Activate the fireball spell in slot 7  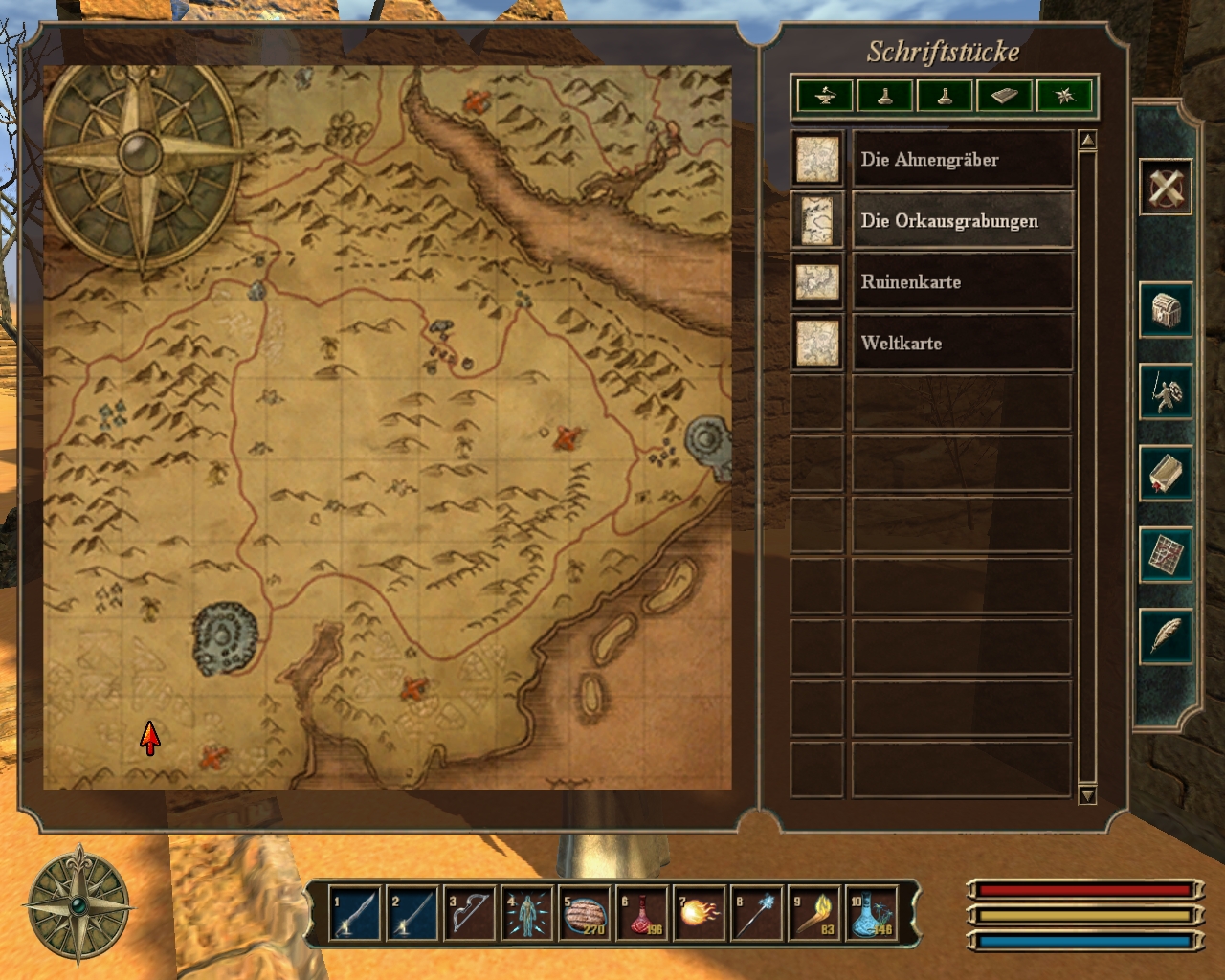700,914
